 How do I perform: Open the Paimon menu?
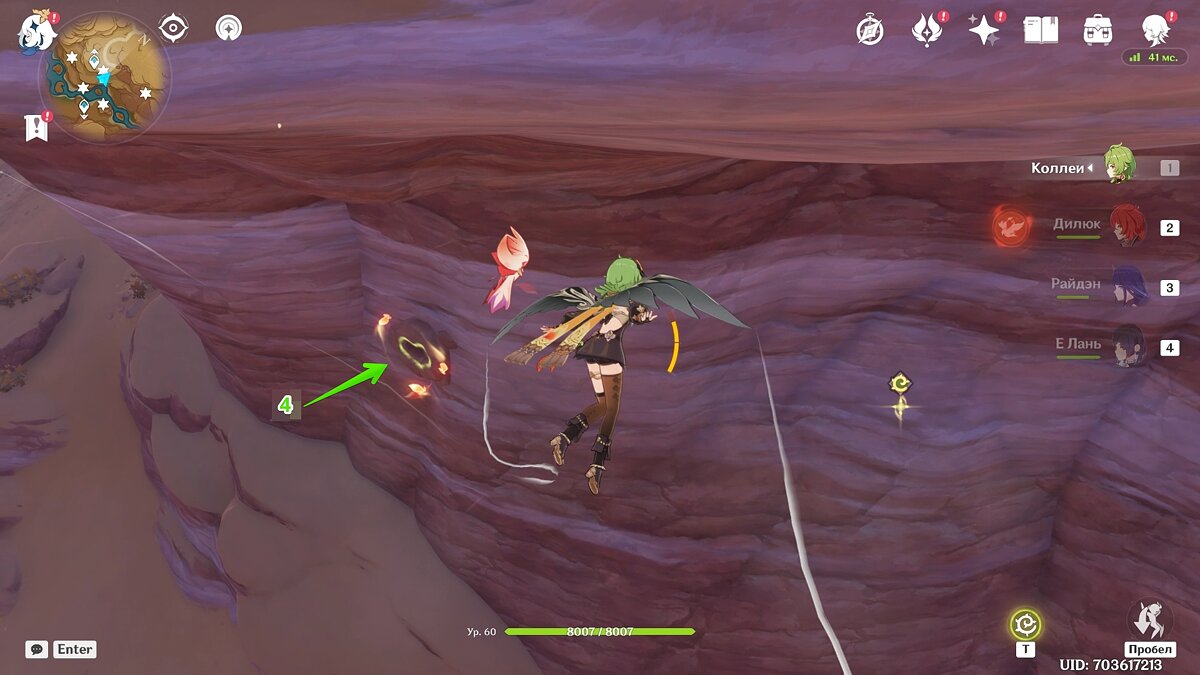[37, 32]
